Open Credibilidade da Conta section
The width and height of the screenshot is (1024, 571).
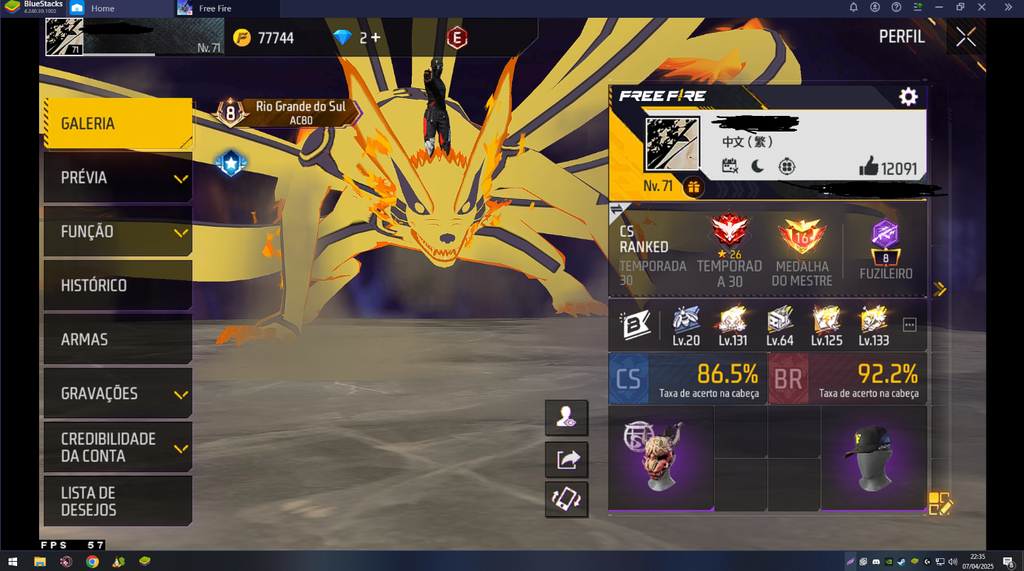[116, 447]
